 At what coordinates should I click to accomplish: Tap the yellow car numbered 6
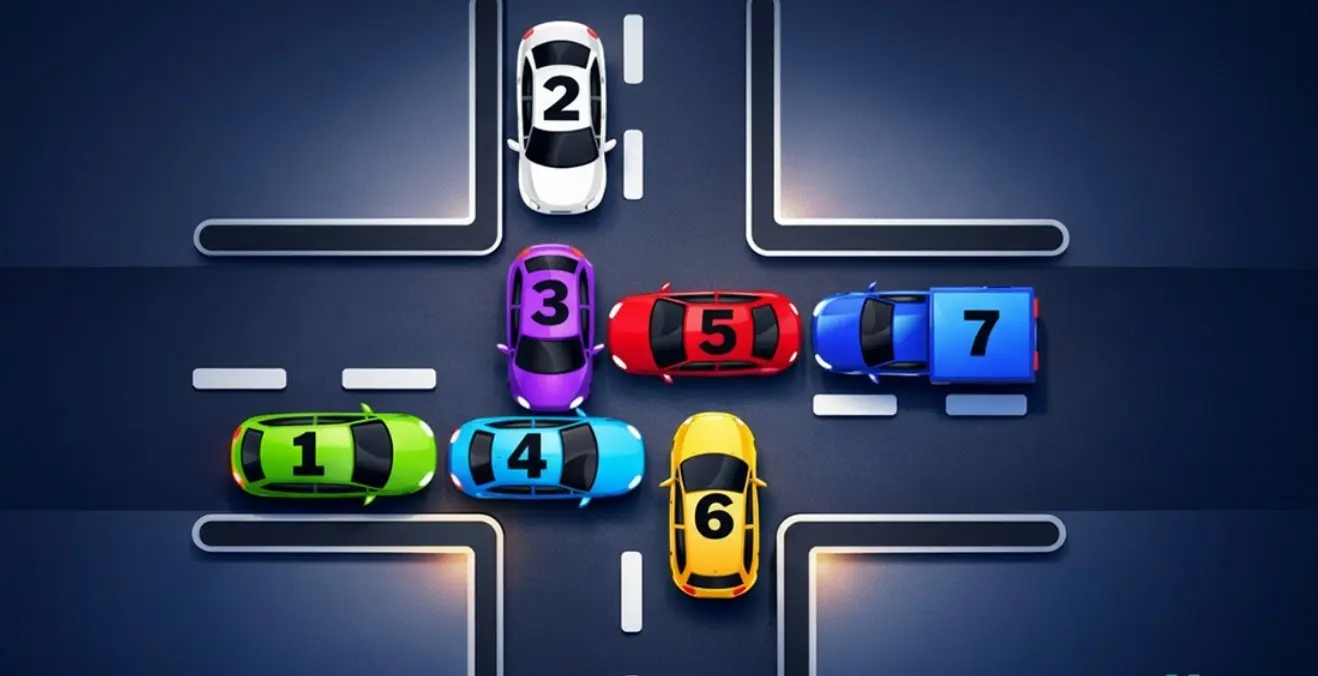tap(713, 504)
